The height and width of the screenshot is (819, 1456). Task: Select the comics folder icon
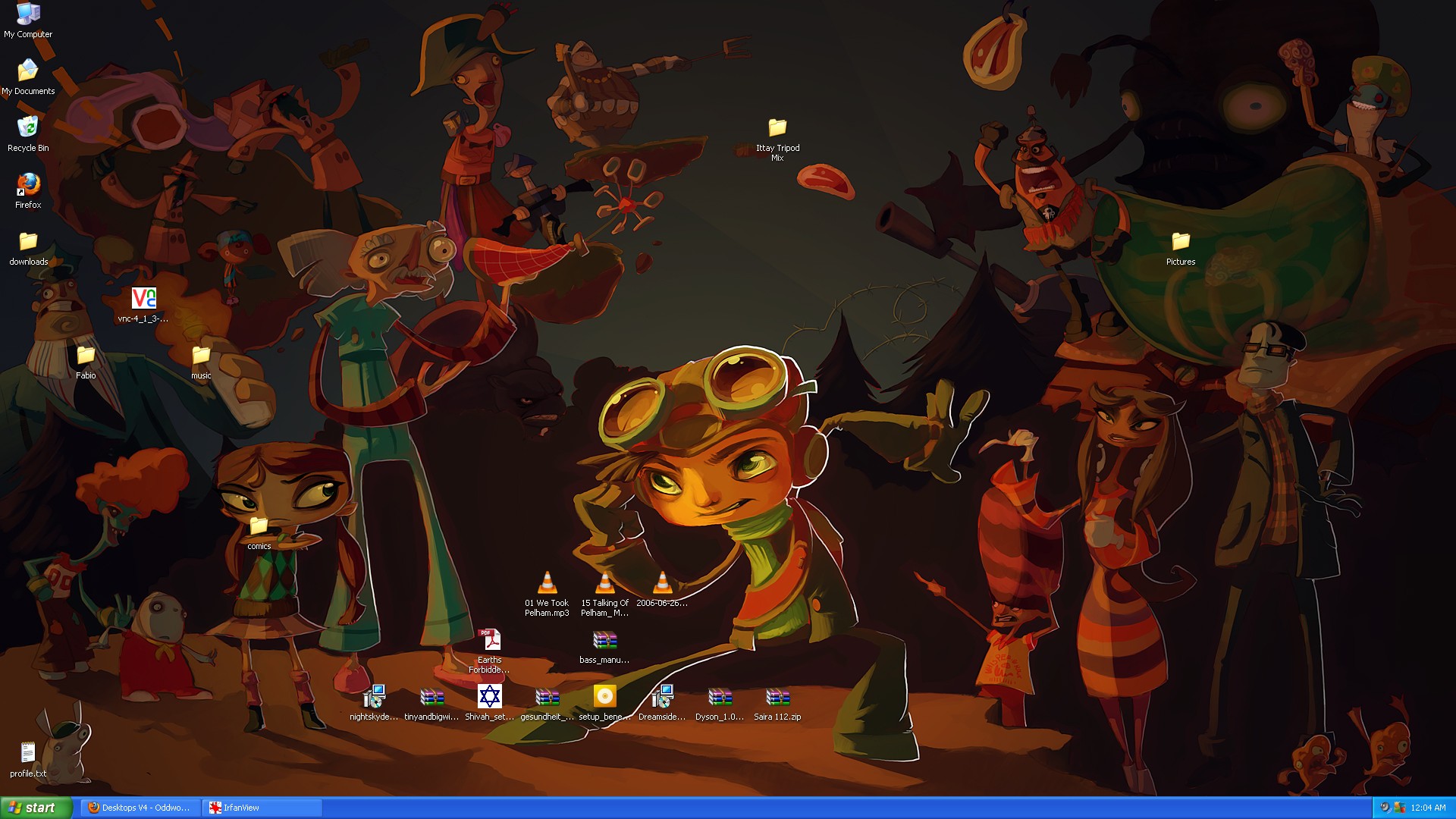click(x=259, y=526)
